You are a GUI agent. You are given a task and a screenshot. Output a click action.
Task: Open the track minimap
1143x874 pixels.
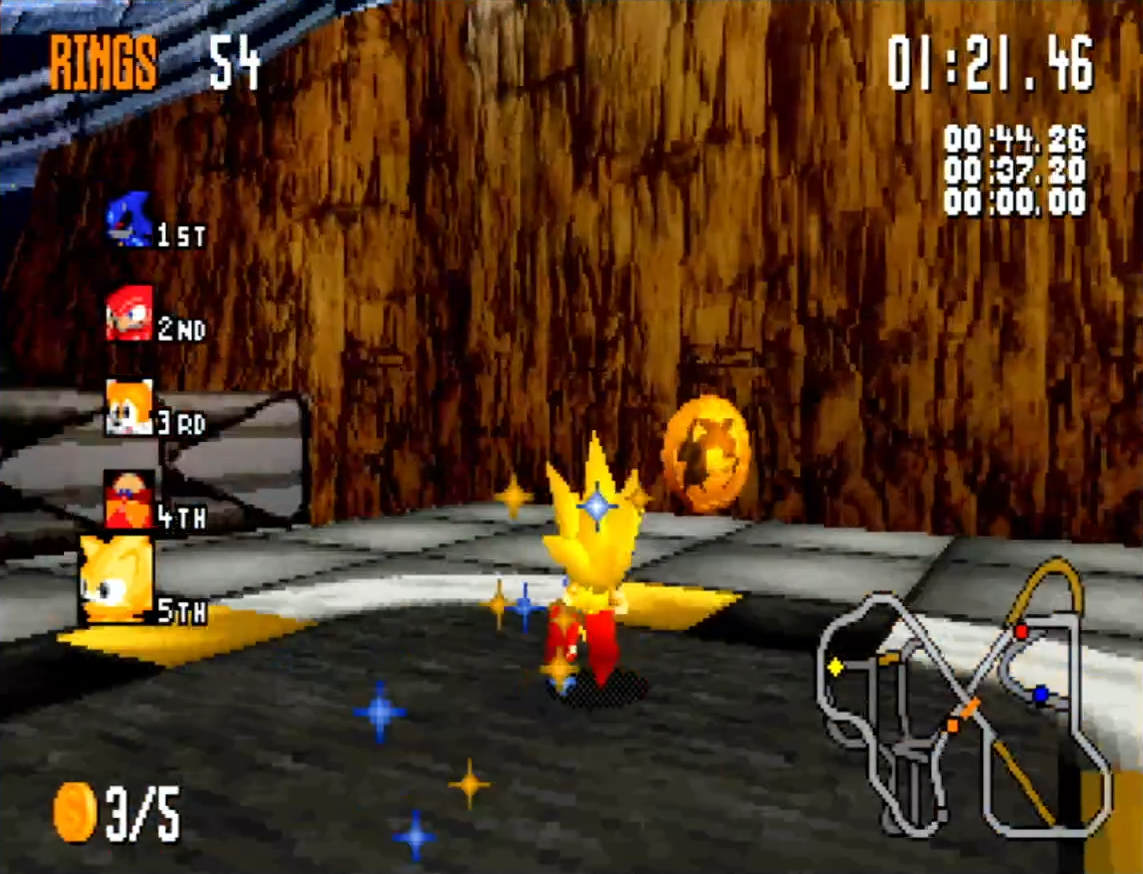tap(965, 700)
